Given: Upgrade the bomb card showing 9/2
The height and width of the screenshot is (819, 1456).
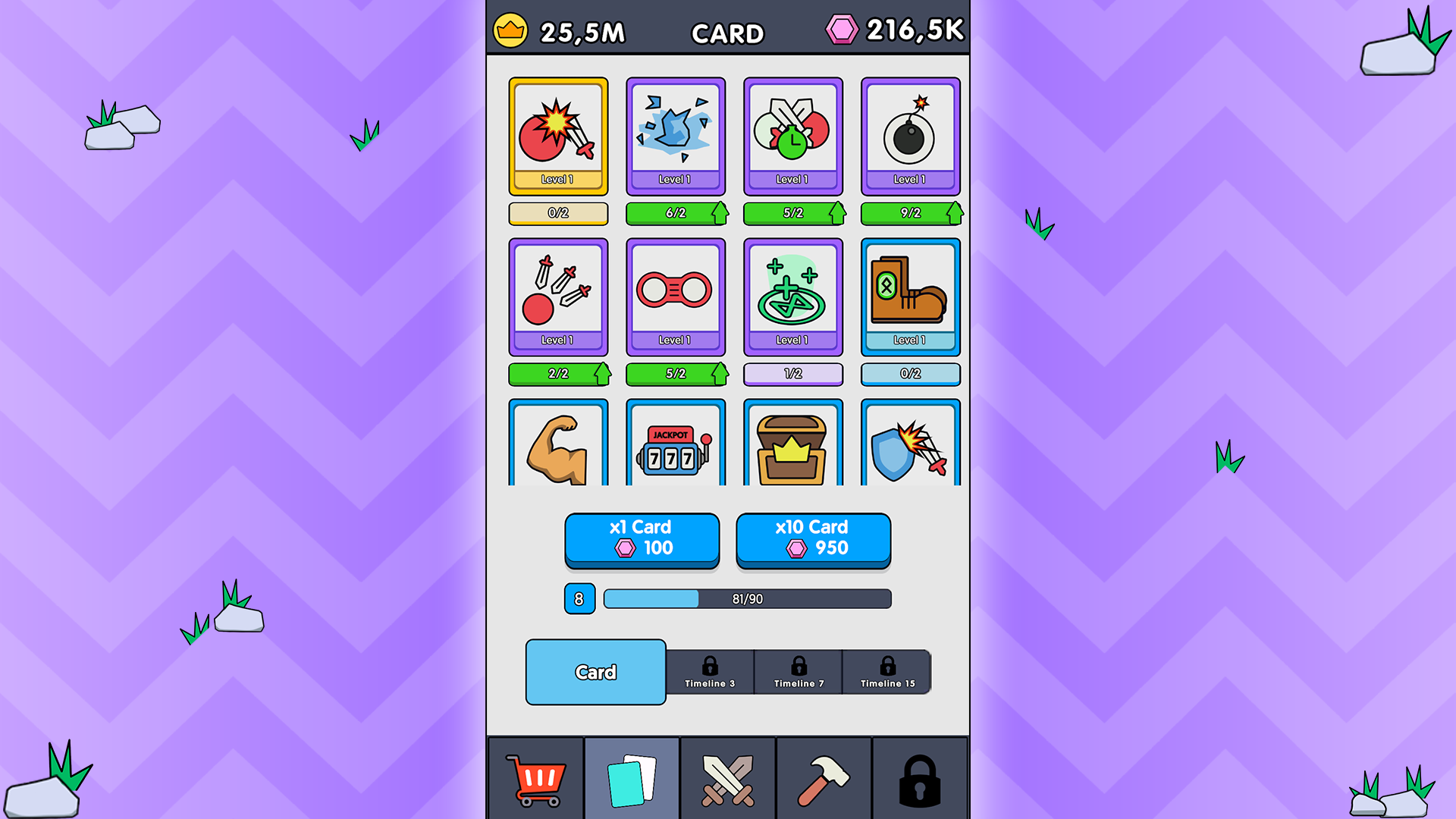Looking at the screenshot, I should click(910, 213).
